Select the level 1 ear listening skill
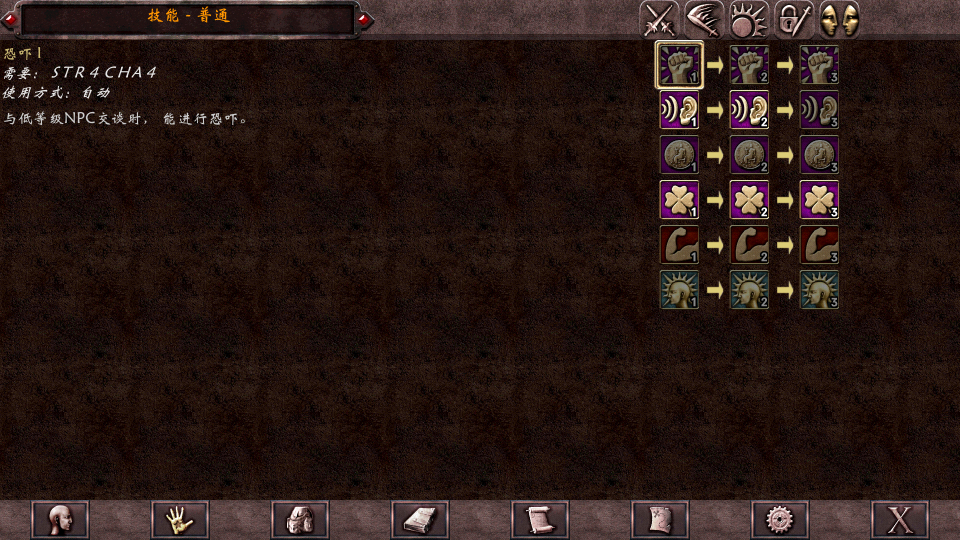Viewport: 960px width, 540px height. click(679, 110)
